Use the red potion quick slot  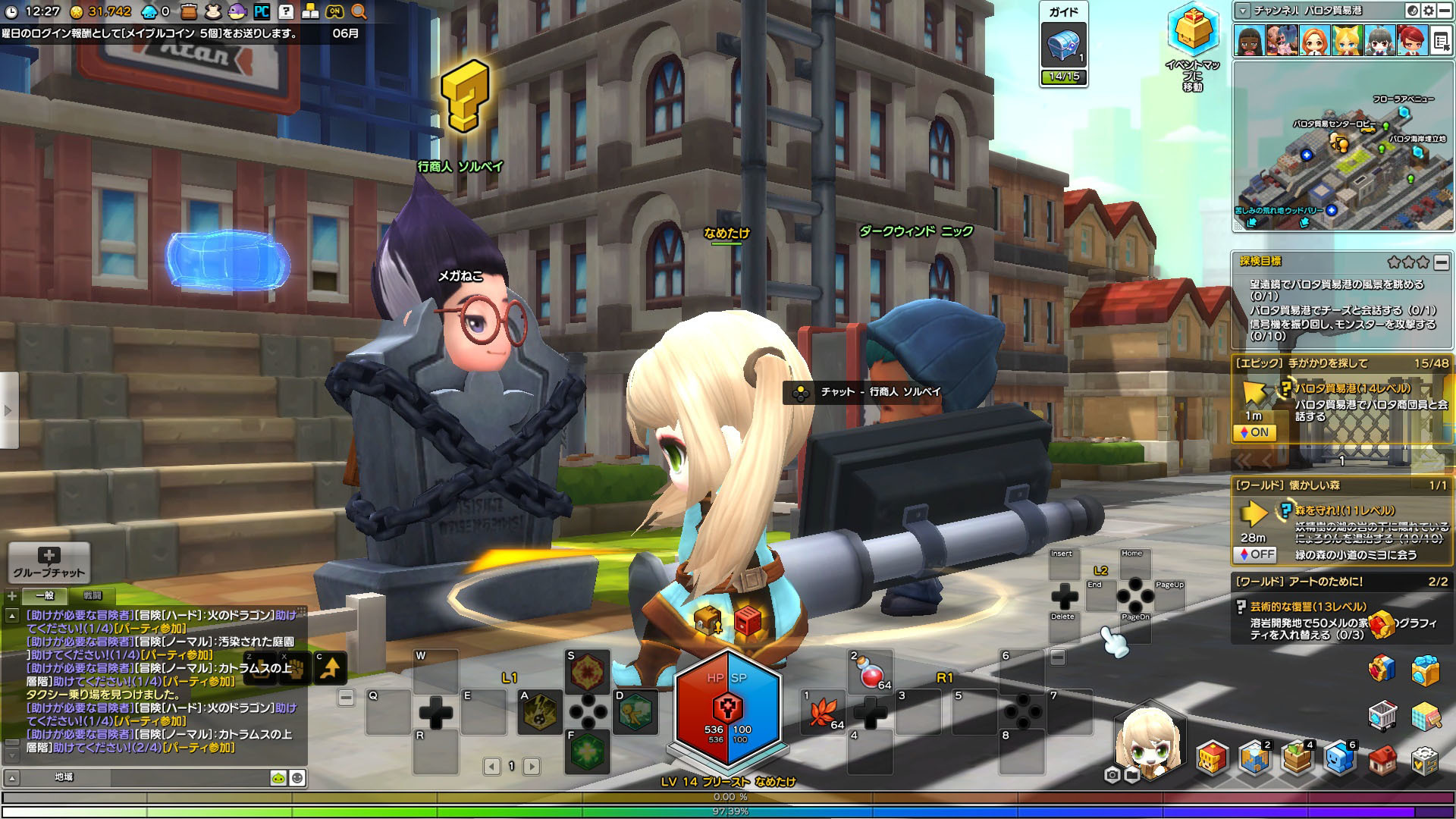869,672
